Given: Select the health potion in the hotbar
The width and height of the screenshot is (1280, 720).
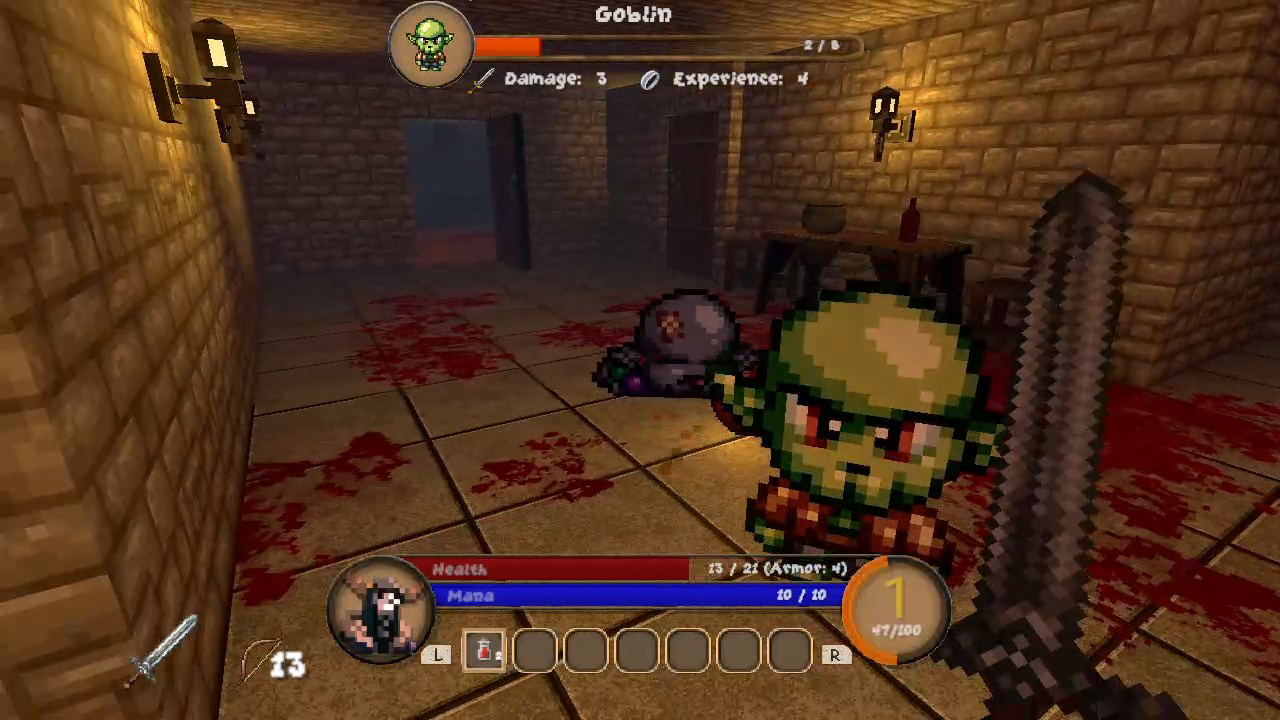Looking at the screenshot, I should pos(484,652).
